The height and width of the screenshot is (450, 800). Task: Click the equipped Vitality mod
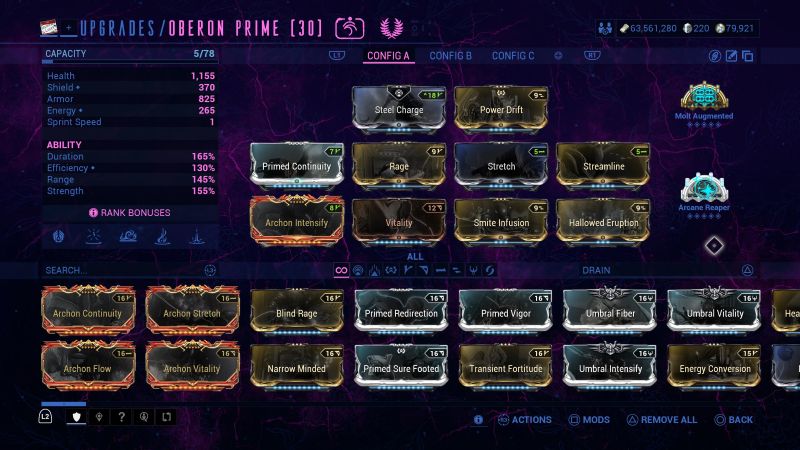click(398, 221)
